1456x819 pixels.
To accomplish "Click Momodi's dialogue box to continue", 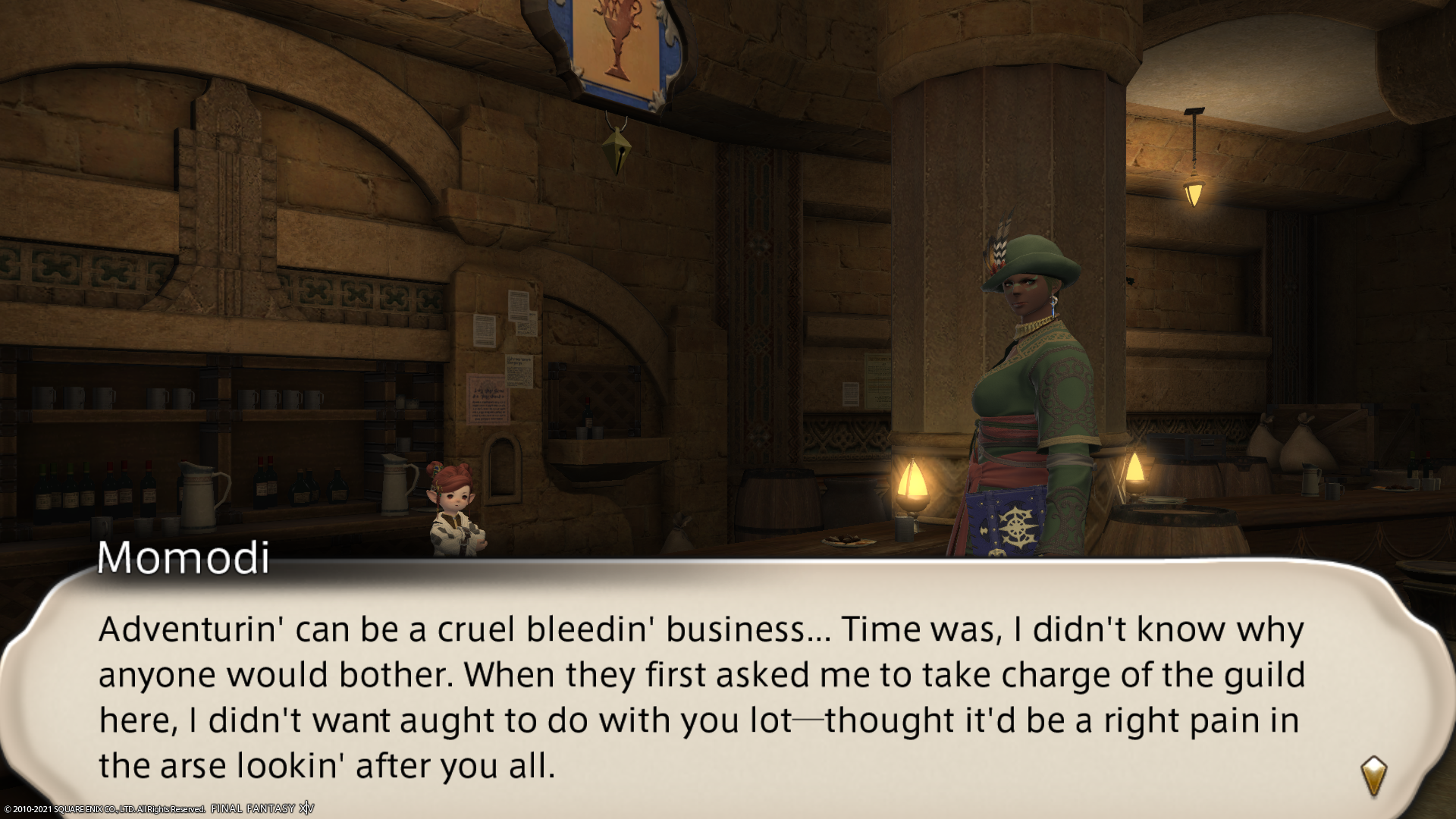I will (x=701, y=696).
